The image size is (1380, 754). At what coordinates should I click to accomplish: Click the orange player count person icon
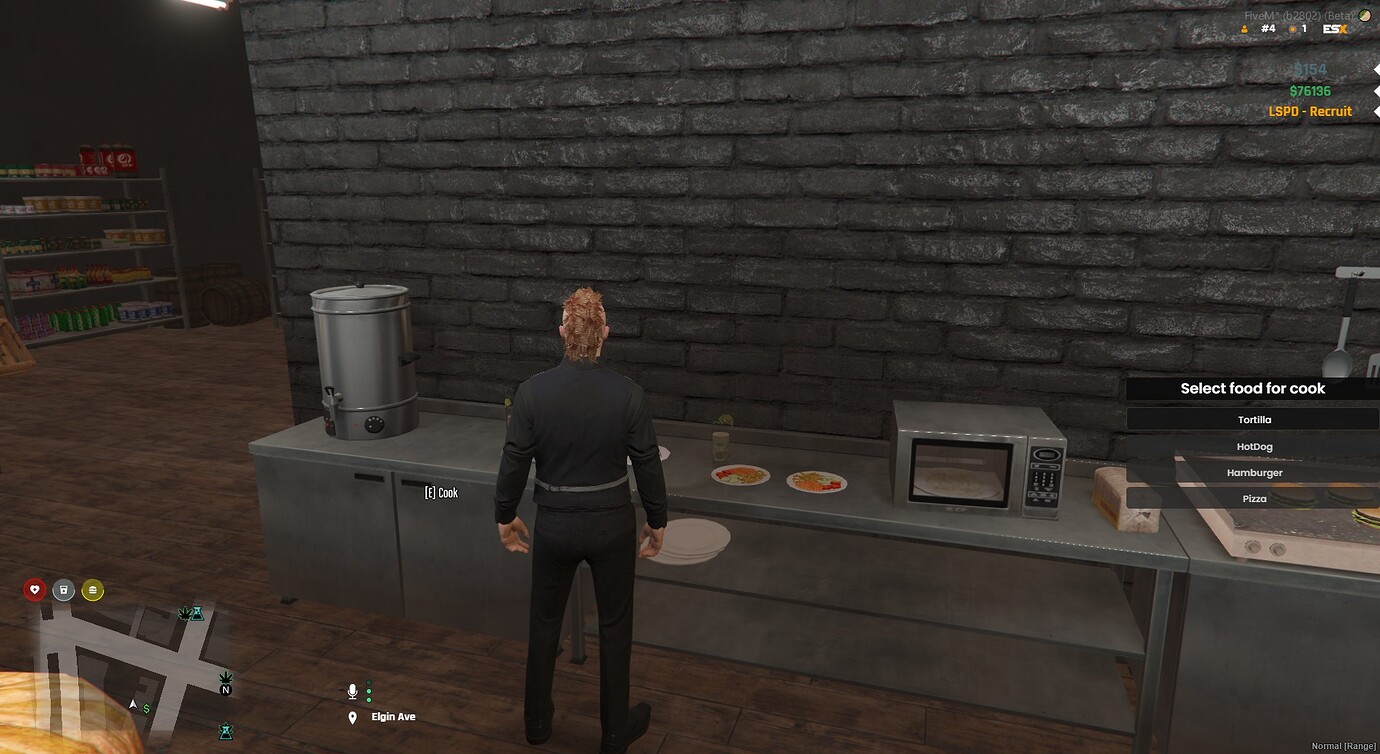click(x=1244, y=28)
